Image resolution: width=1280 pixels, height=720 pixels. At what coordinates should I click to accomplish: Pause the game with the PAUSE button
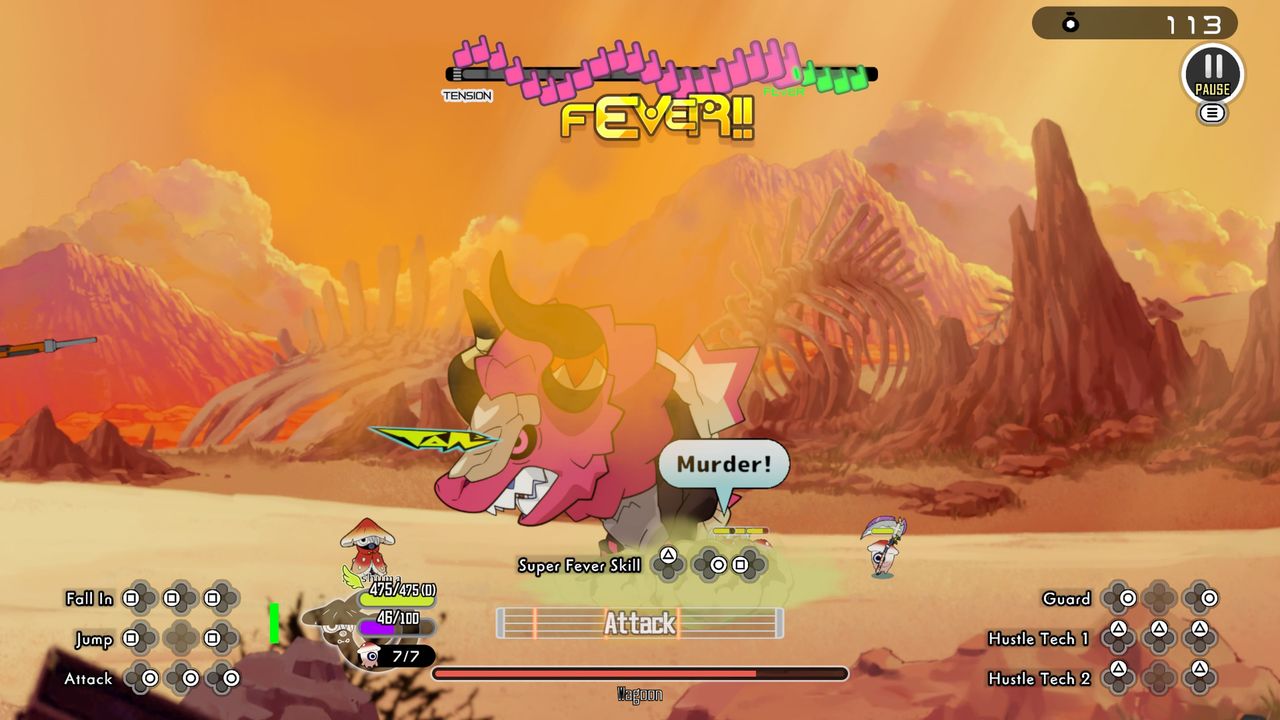[1212, 73]
